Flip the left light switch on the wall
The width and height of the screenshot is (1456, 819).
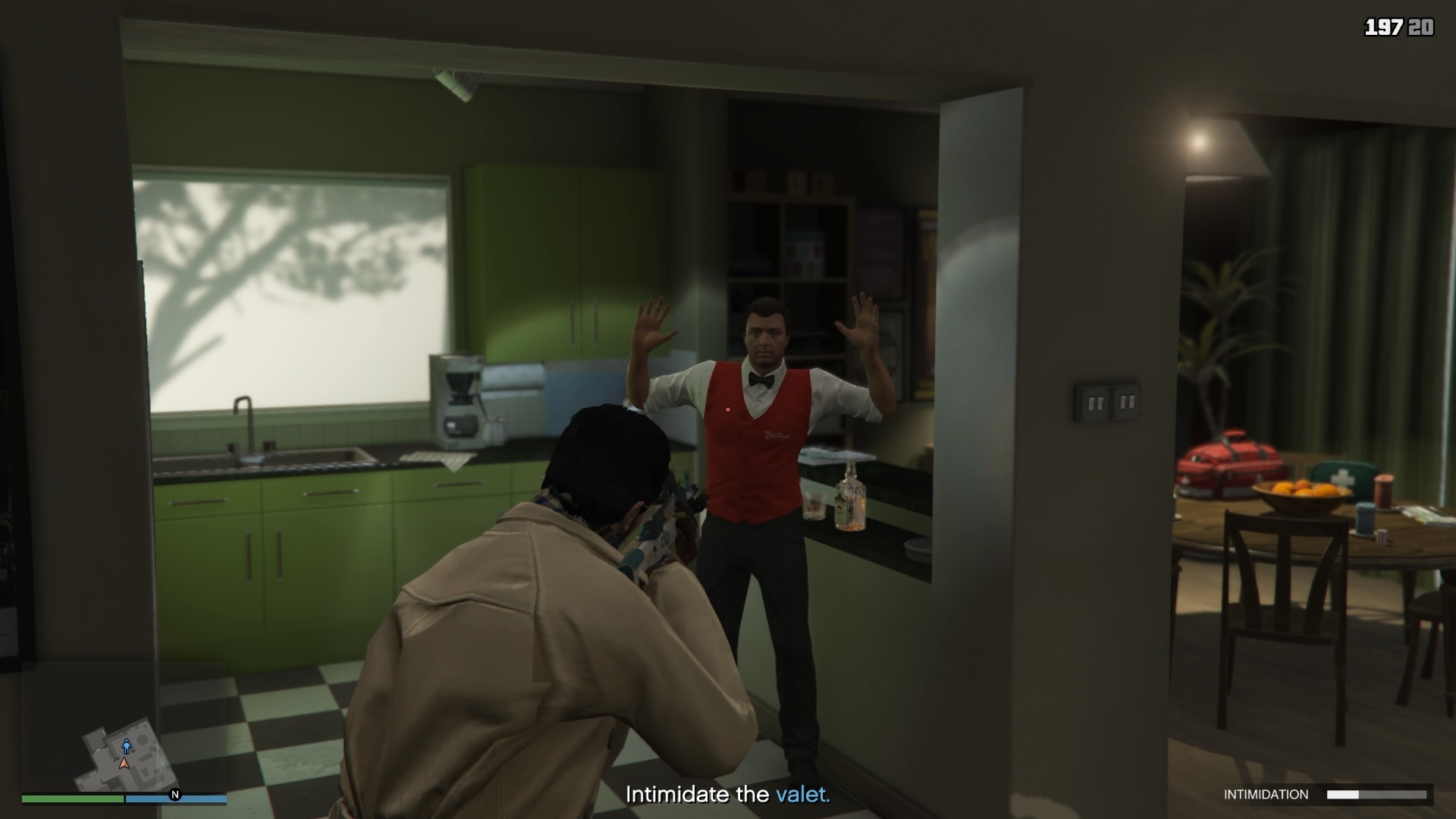click(1097, 403)
